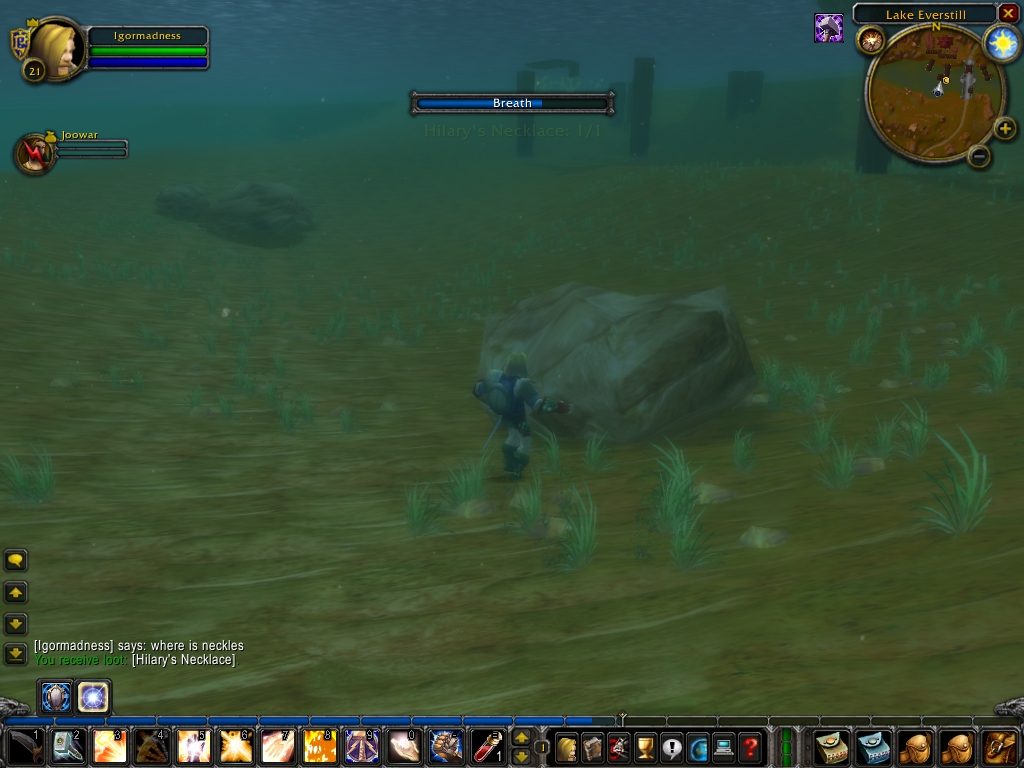Close the minimap with the red X
The image size is (1024, 768).
pyautogui.click(x=1008, y=14)
